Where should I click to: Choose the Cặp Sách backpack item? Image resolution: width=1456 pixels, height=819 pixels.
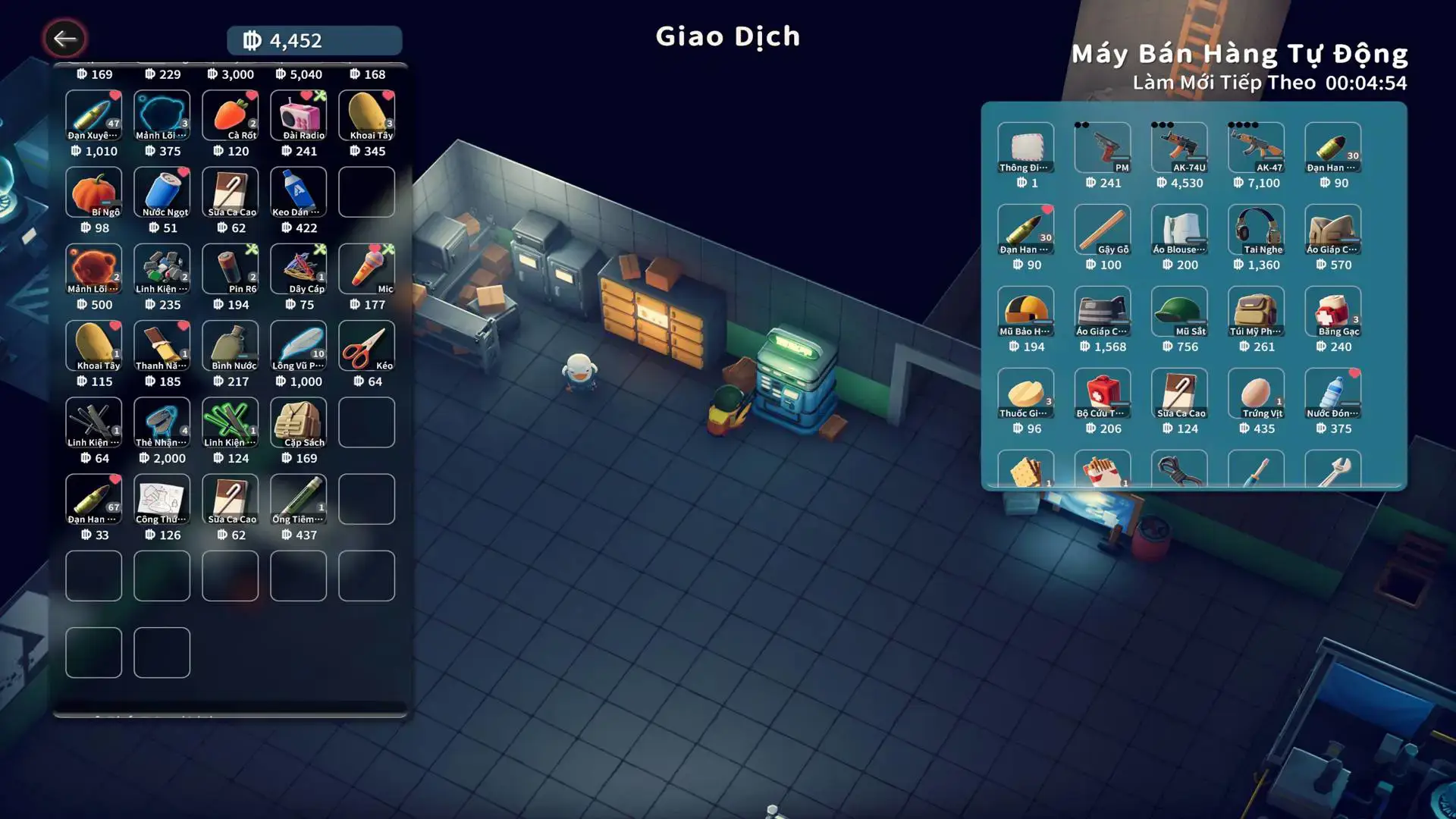click(298, 422)
